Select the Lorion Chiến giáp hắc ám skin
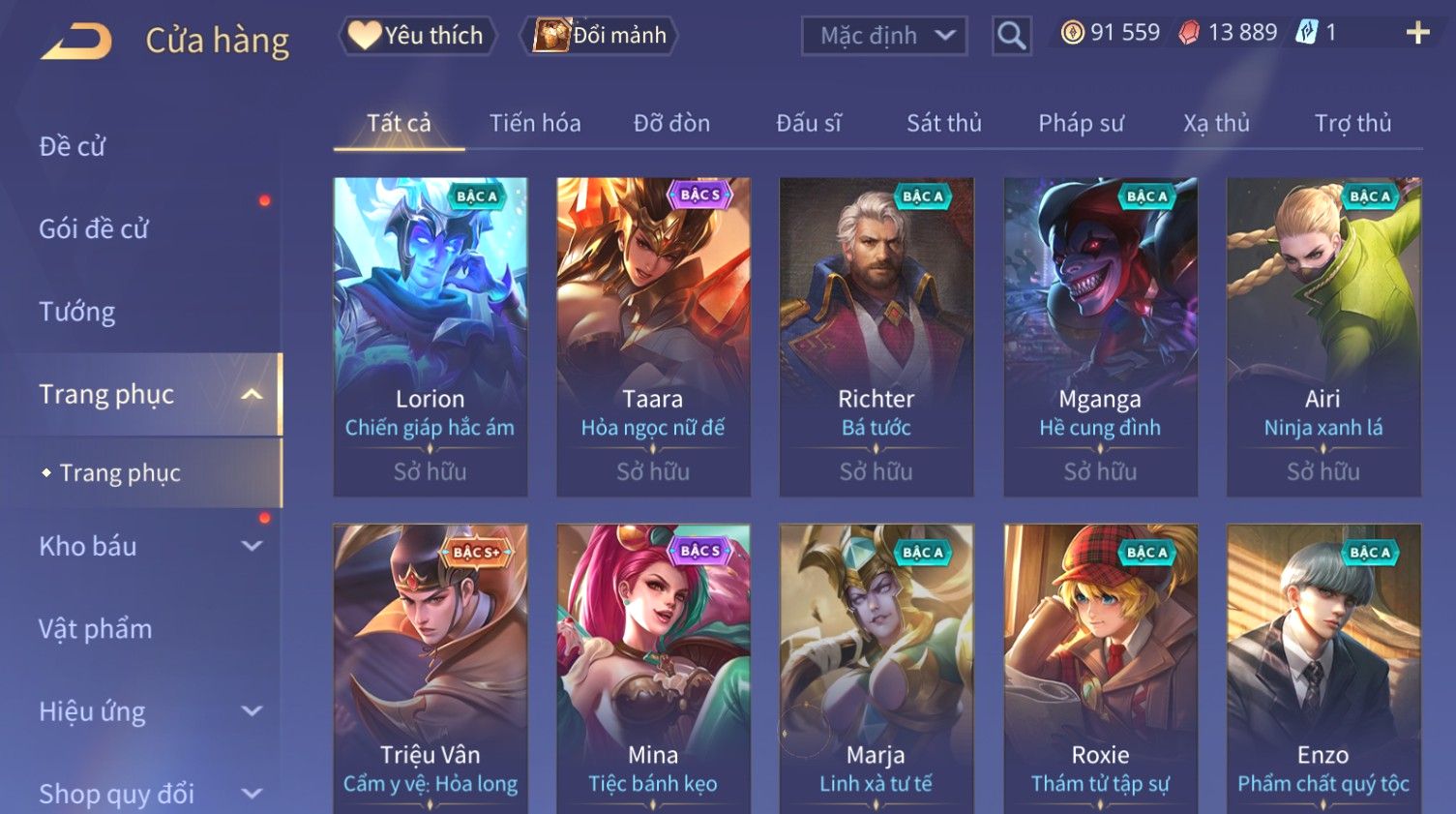The height and width of the screenshot is (814, 1456). tap(431, 336)
